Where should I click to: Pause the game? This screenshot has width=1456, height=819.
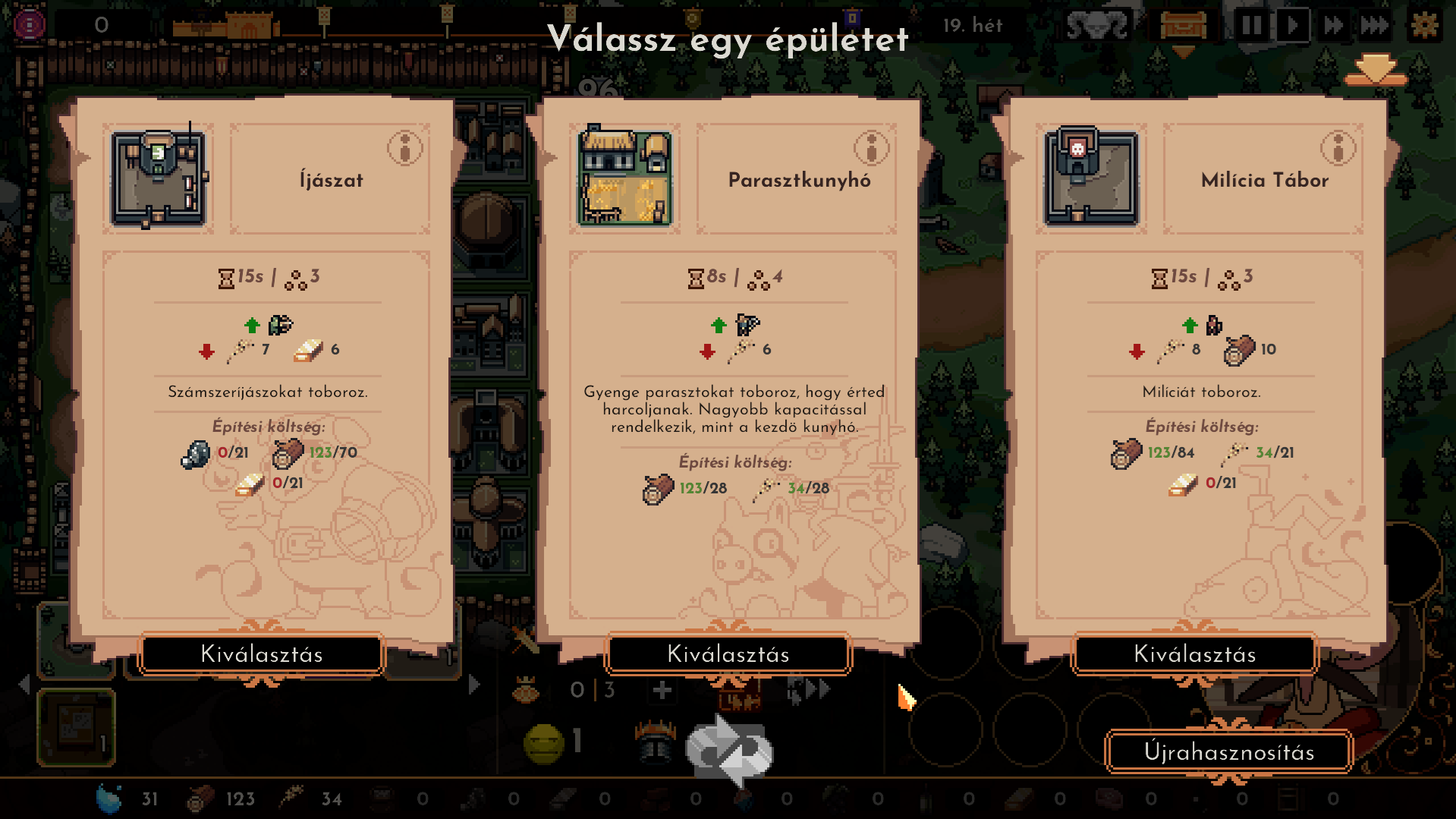(x=1252, y=26)
